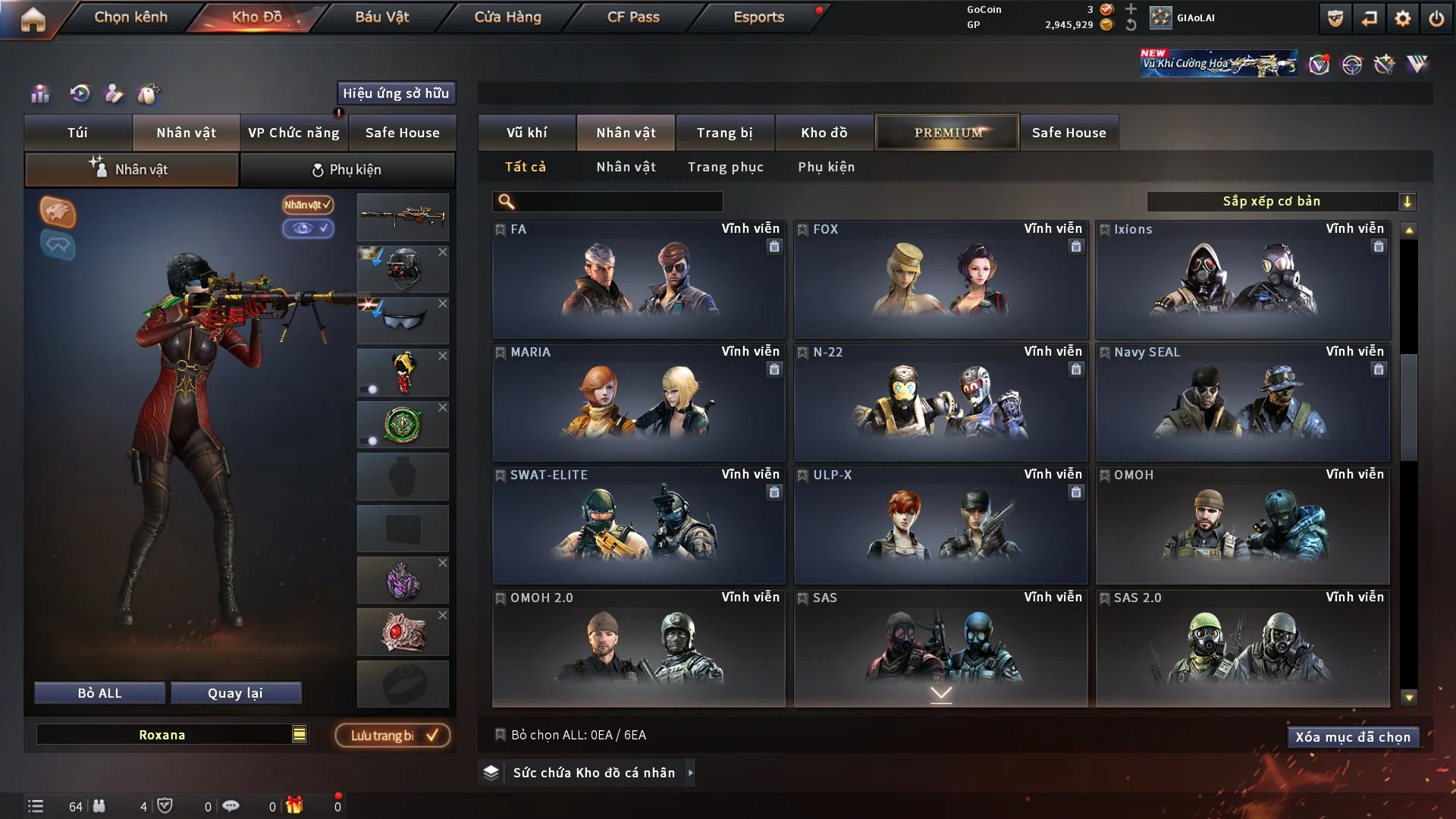Pick the SWAT-ELITE character card
The height and width of the screenshot is (819, 1456).
click(638, 525)
